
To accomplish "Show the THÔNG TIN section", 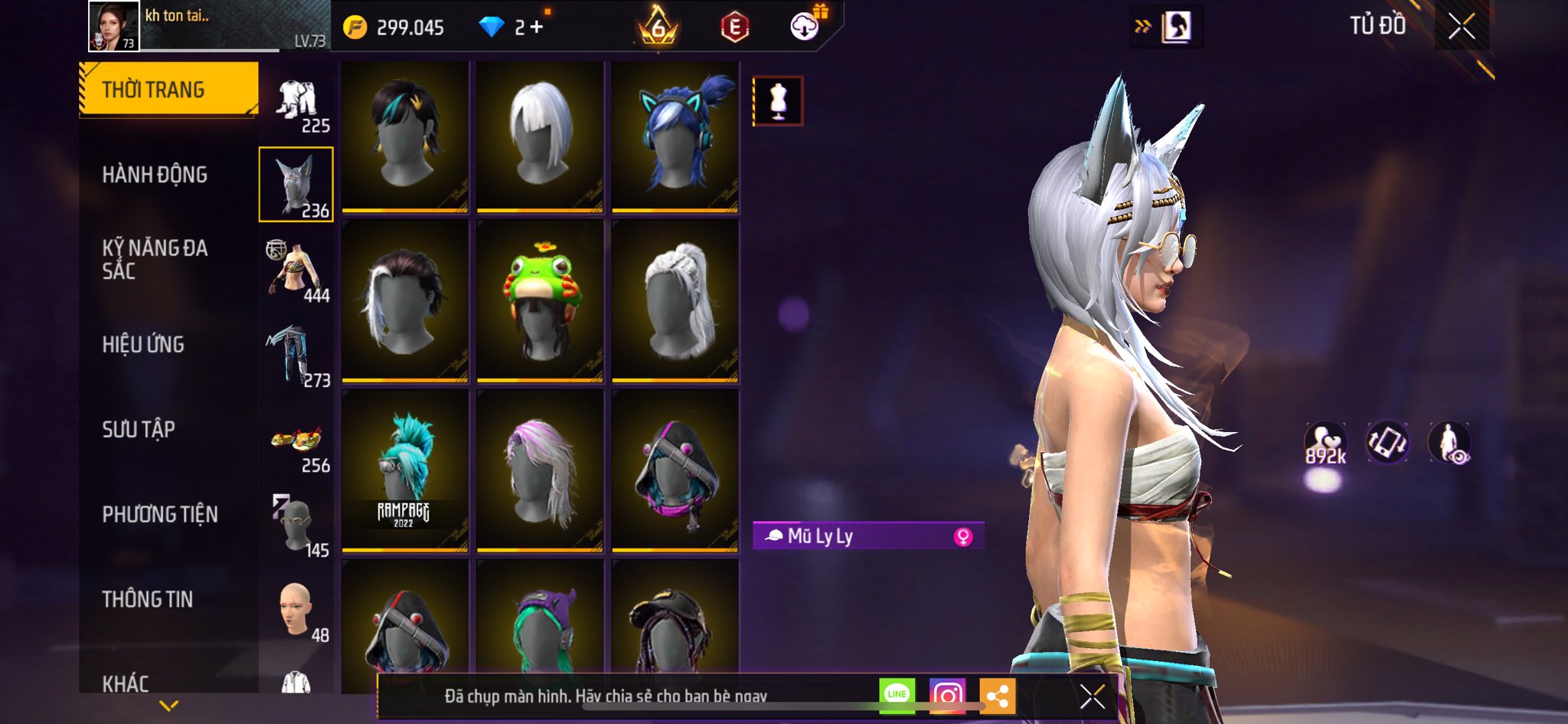I will [148, 599].
